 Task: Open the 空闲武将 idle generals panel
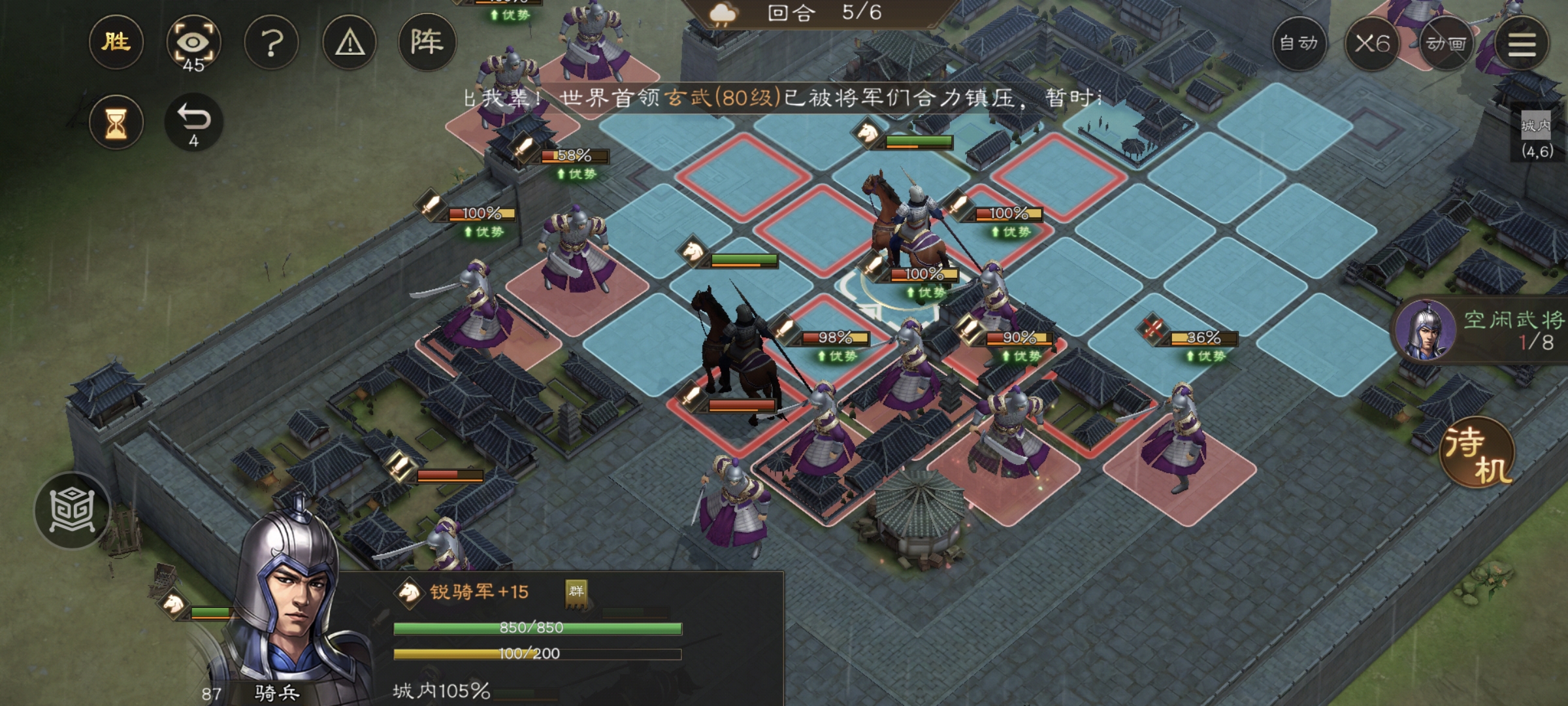[x=1483, y=331]
